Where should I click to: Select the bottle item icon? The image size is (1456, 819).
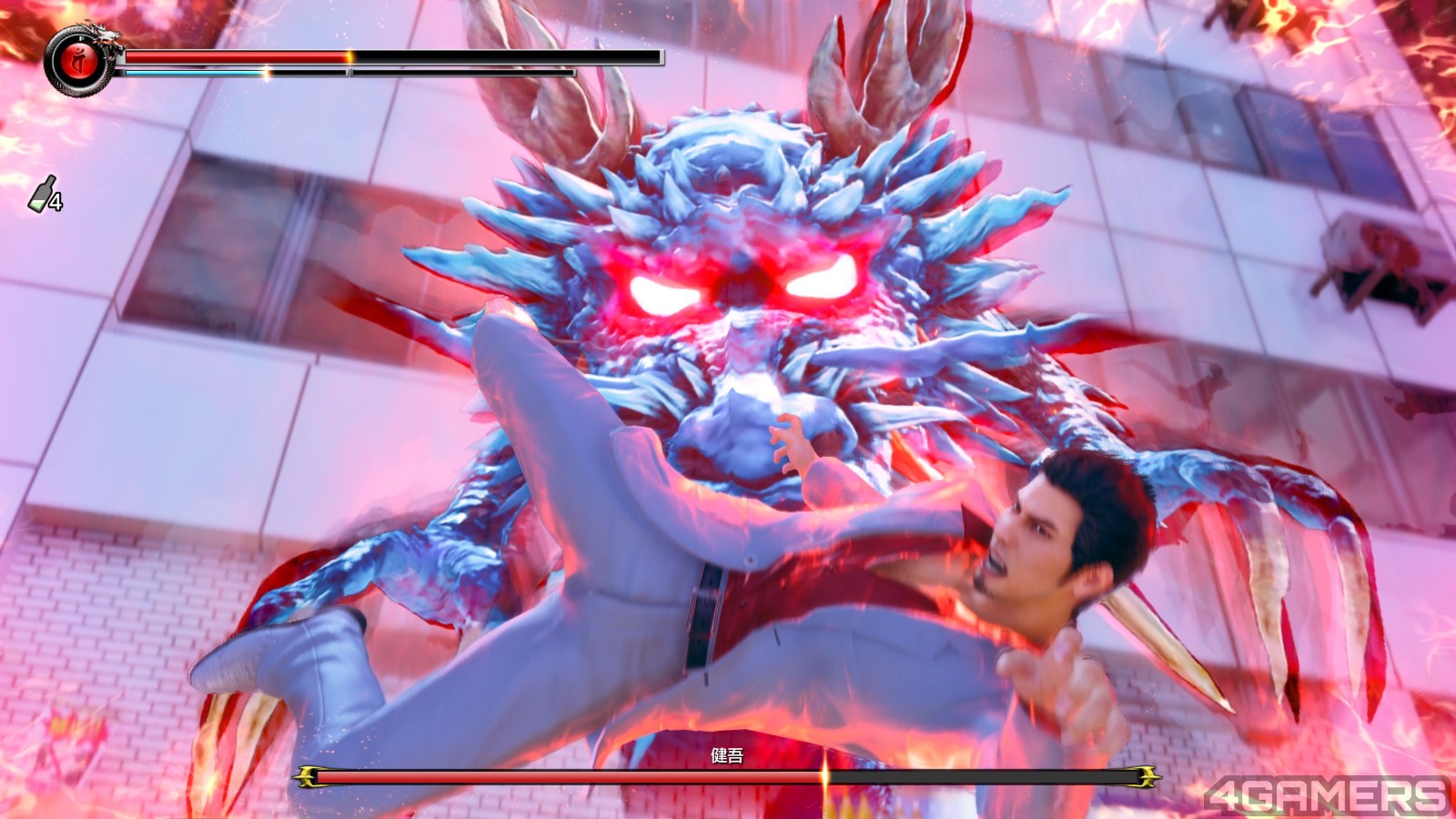click(x=43, y=192)
